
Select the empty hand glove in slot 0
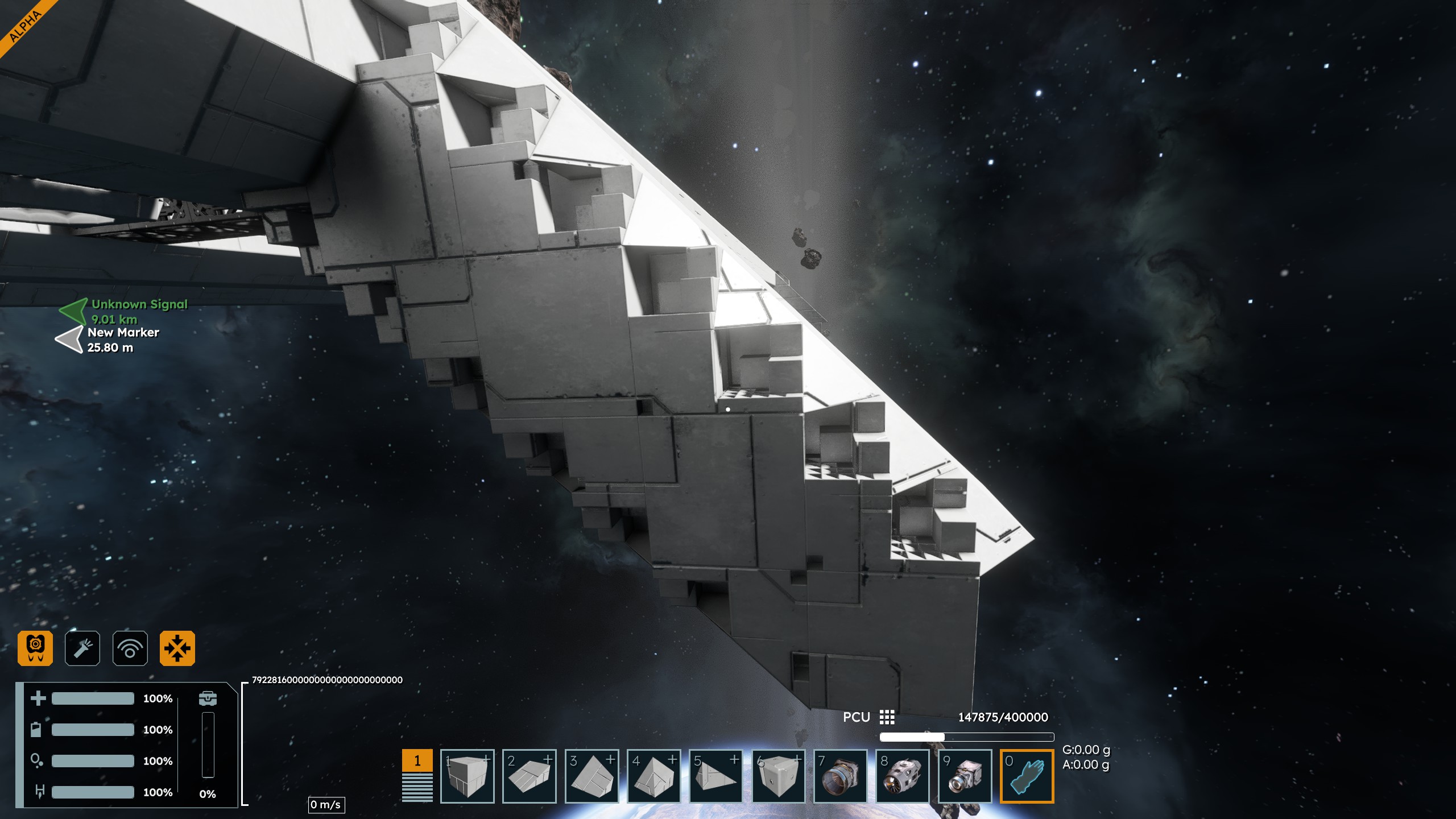(x=1027, y=776)
